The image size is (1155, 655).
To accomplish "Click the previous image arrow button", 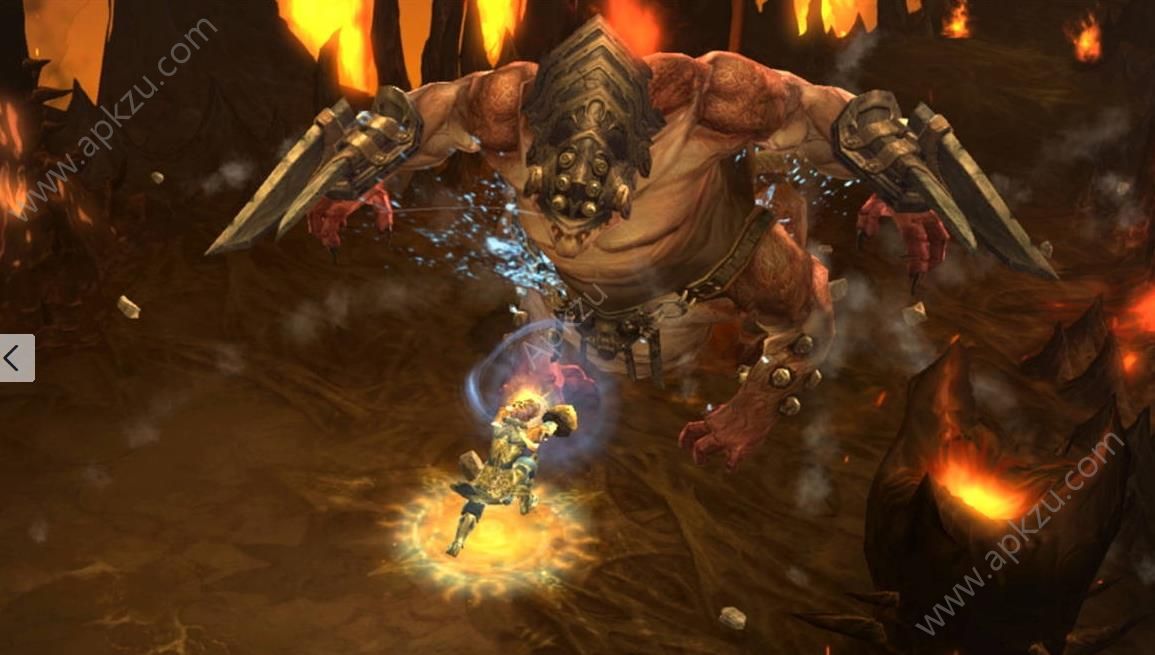I will click(16, 358).
